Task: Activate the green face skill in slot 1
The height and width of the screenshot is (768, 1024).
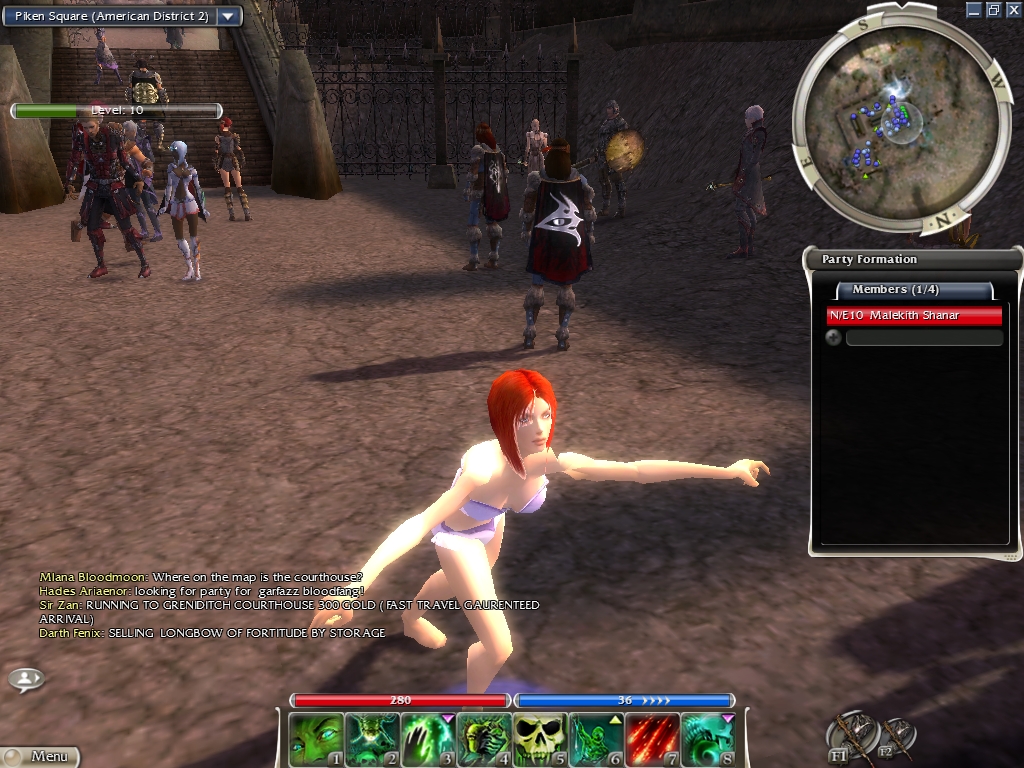Action: coord(316,739)
